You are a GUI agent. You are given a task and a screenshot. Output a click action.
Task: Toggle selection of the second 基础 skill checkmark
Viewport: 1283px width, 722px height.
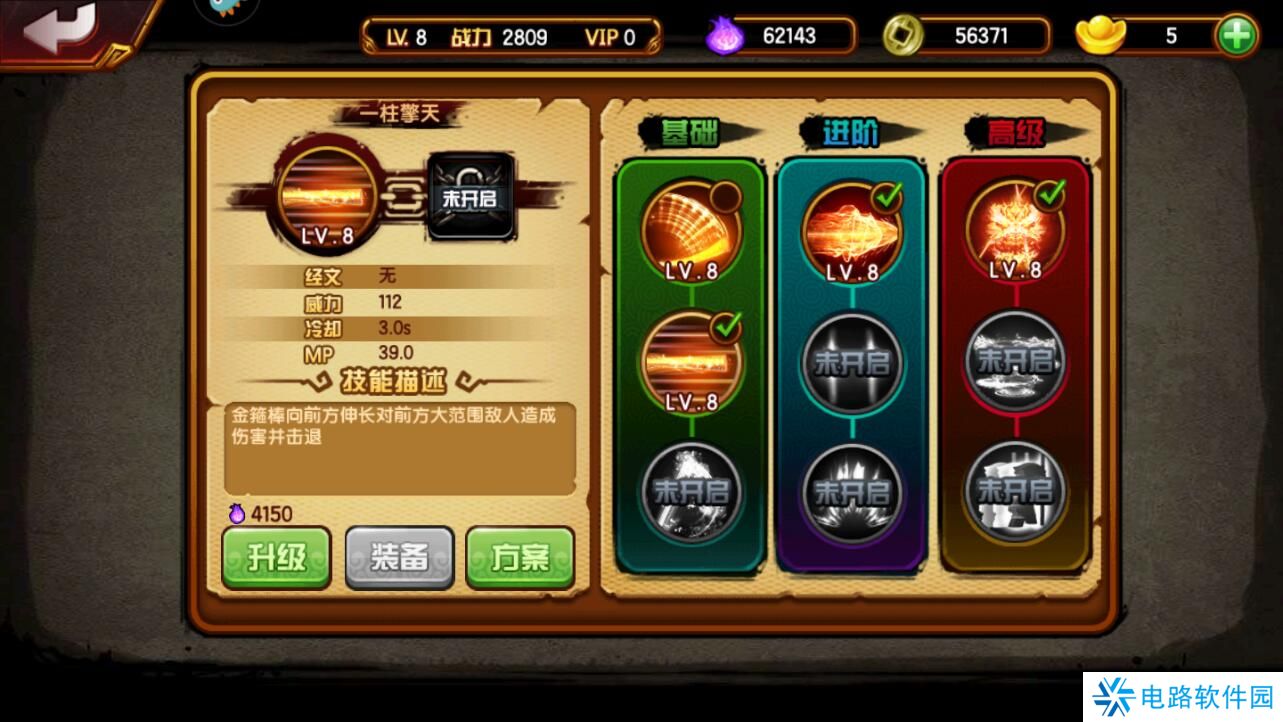tap(727, 327)
